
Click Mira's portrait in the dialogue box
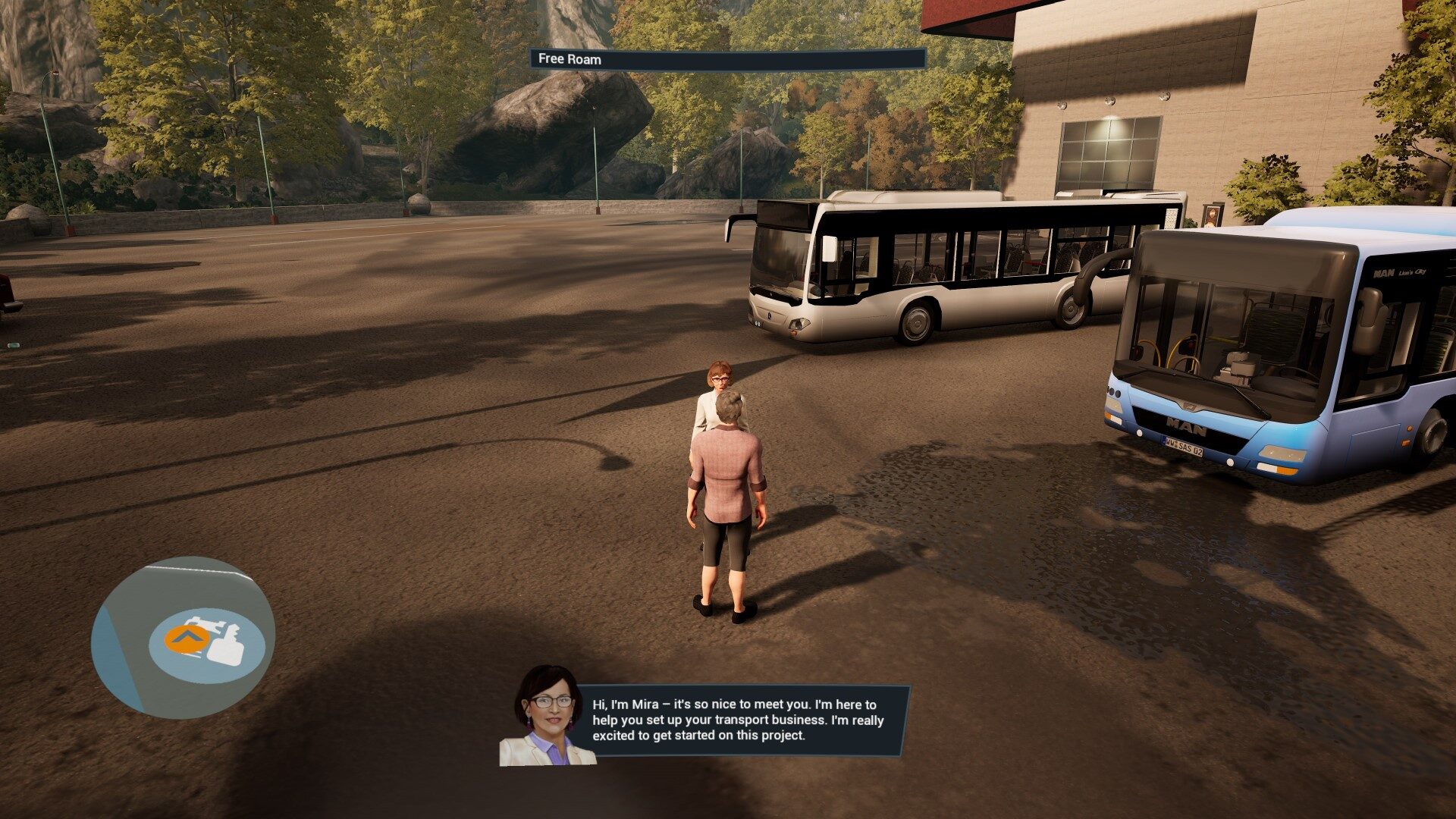[x=547, y=717]
